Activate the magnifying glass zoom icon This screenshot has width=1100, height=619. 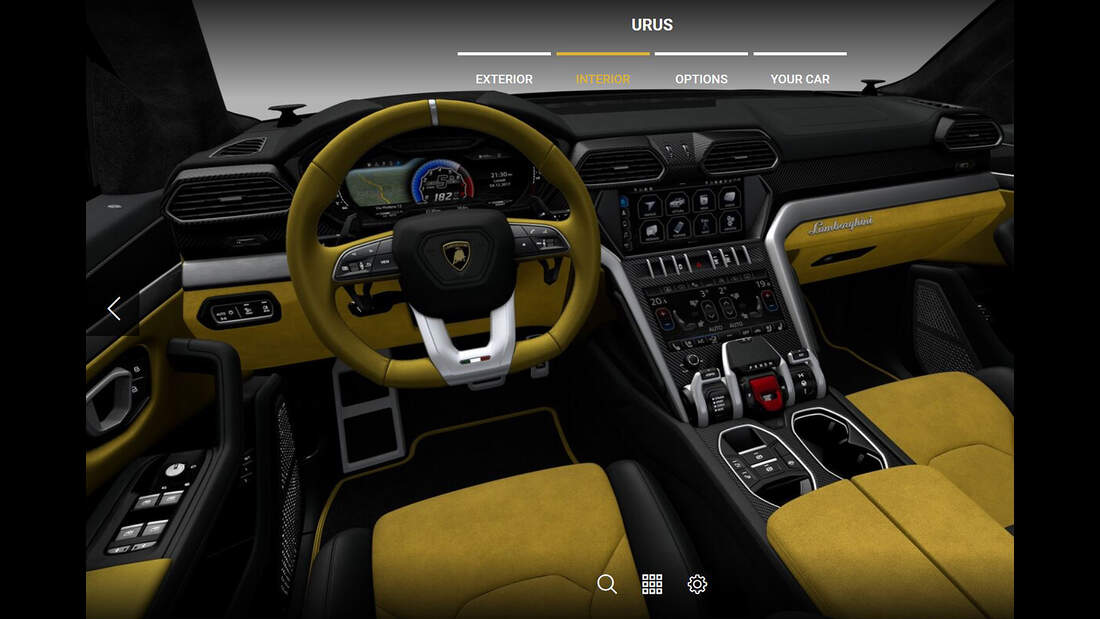607,584
